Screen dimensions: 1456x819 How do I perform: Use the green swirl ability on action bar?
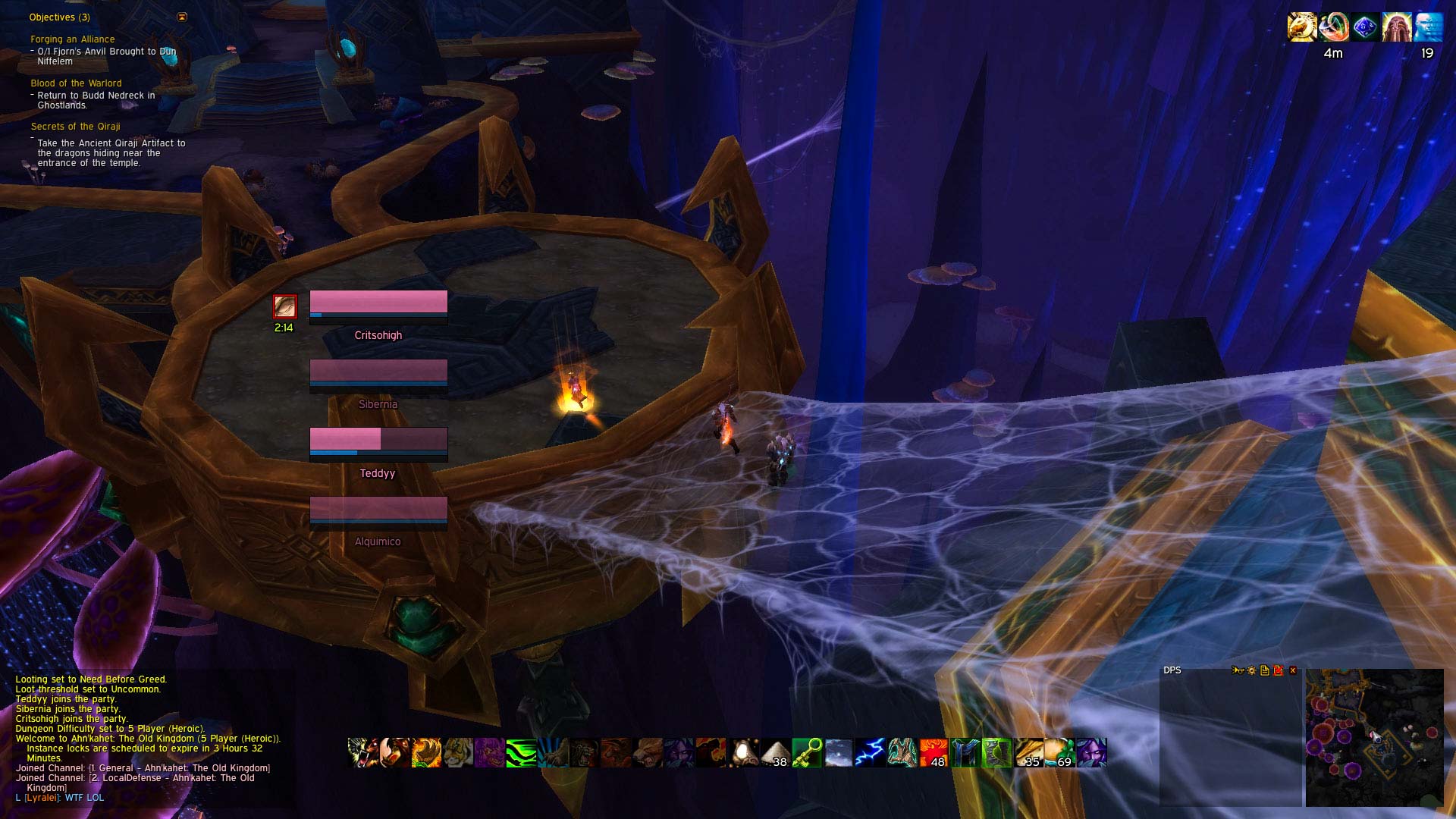coord(521,753)
